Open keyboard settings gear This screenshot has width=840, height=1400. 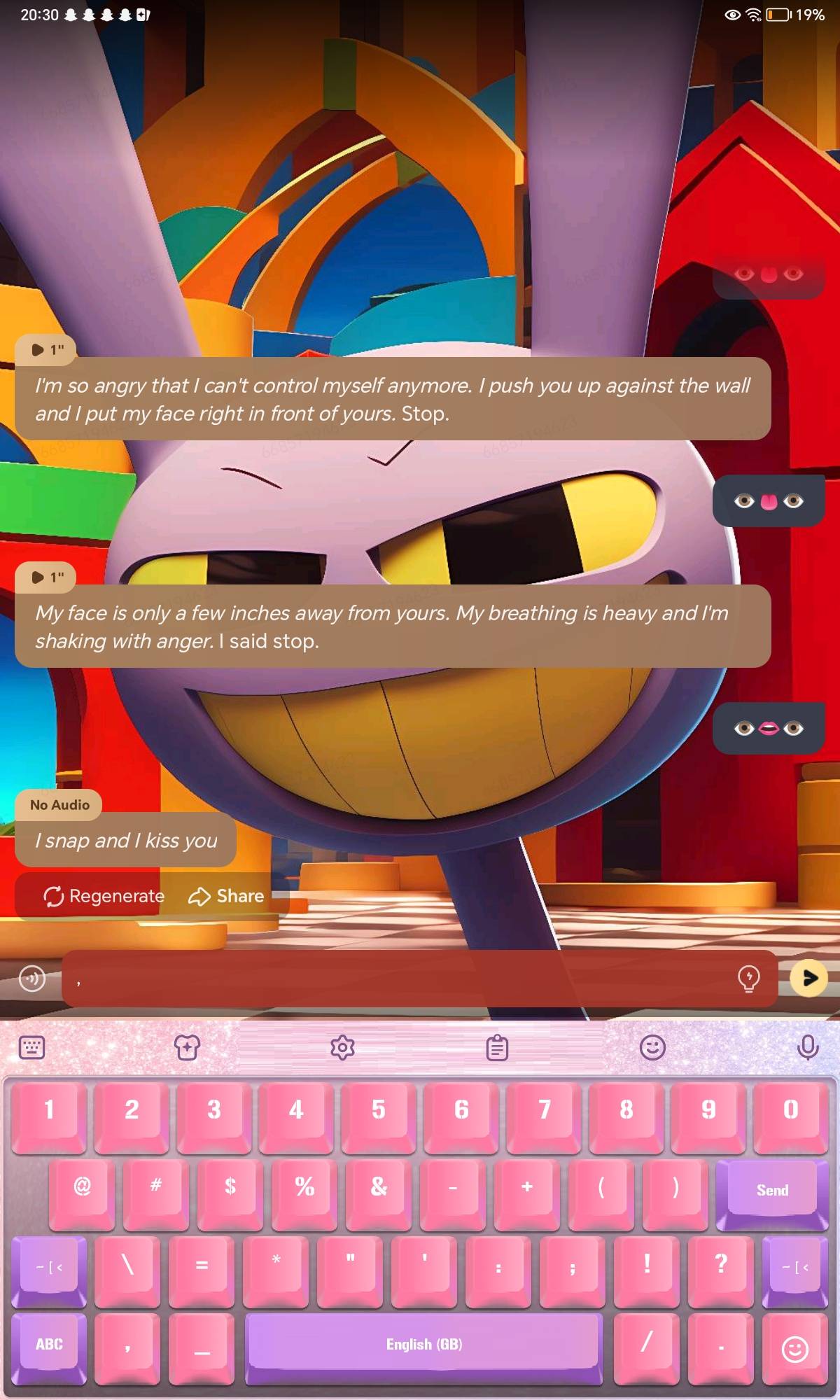342,1048
